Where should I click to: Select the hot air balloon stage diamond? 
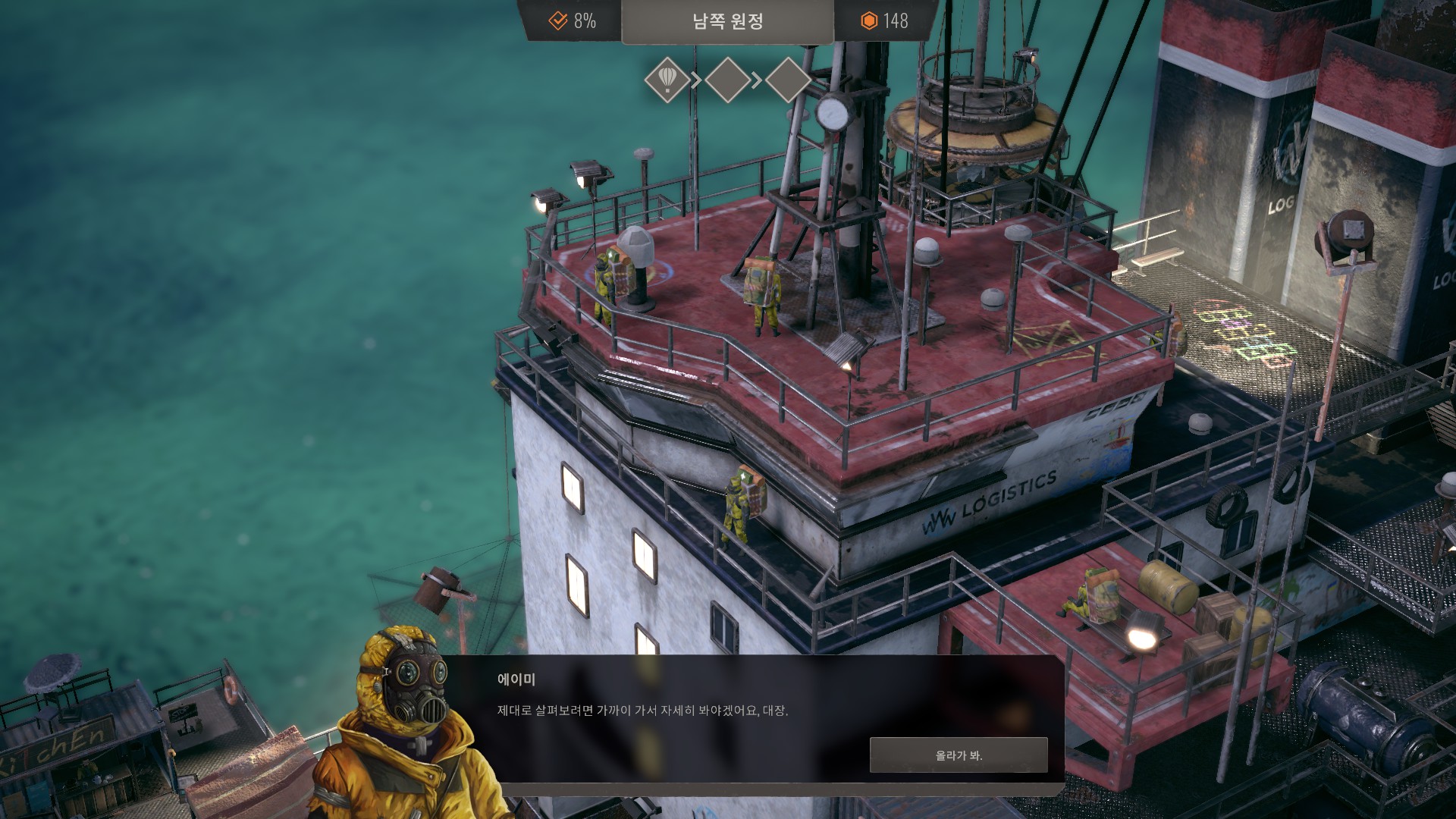coord(667,79)
